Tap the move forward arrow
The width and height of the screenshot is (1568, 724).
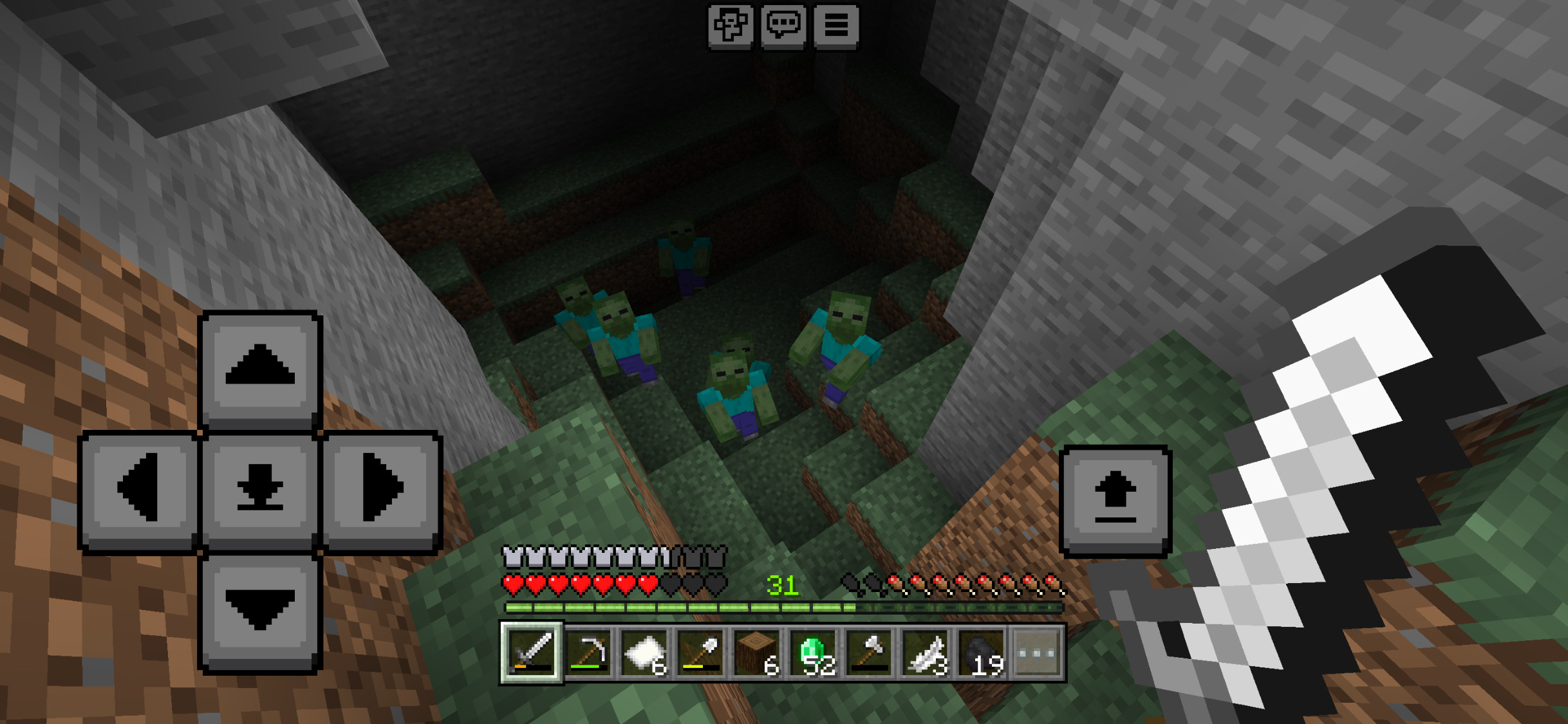[260, 368]
